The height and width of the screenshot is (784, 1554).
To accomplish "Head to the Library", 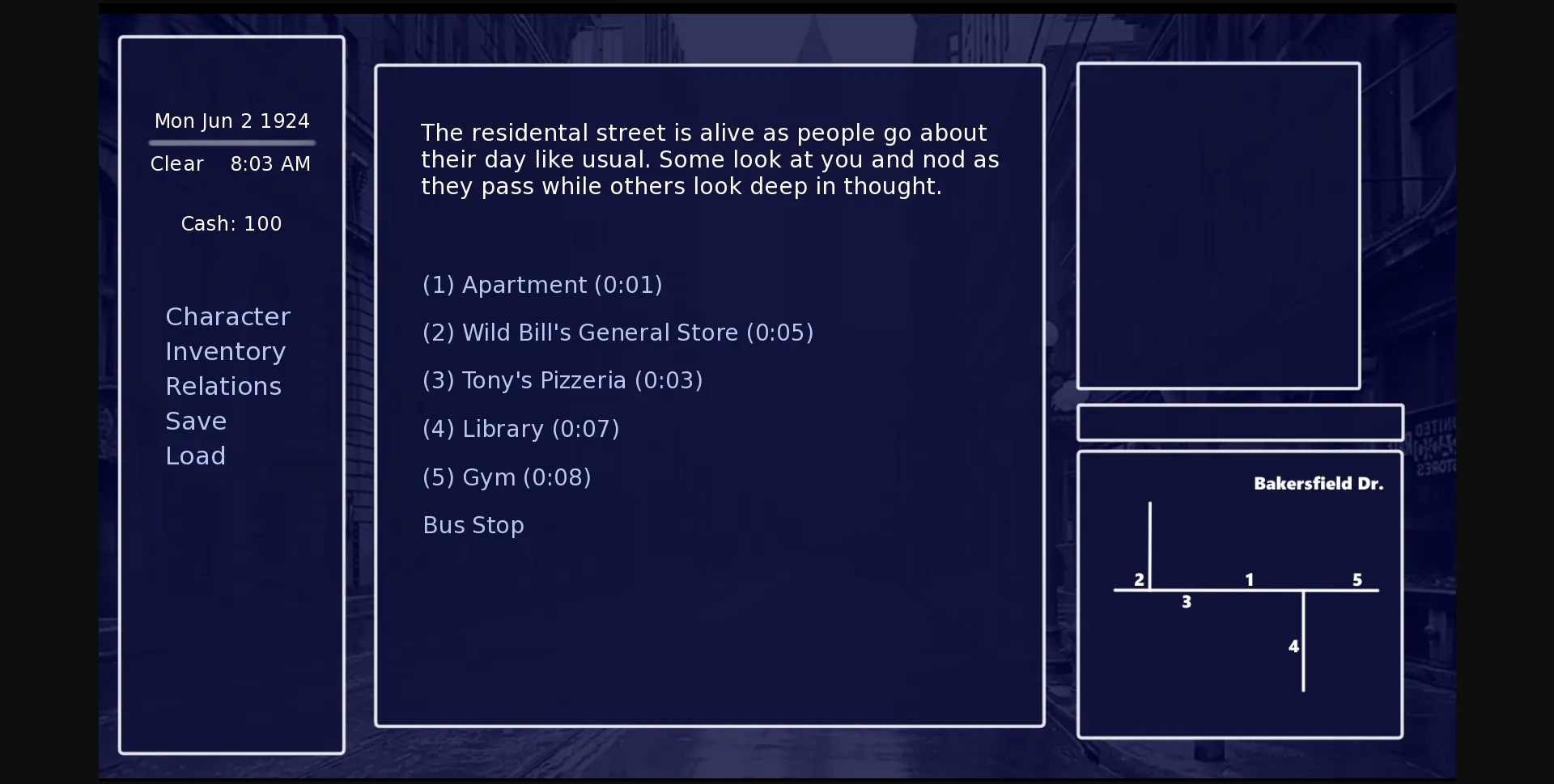I will (520, 429).
